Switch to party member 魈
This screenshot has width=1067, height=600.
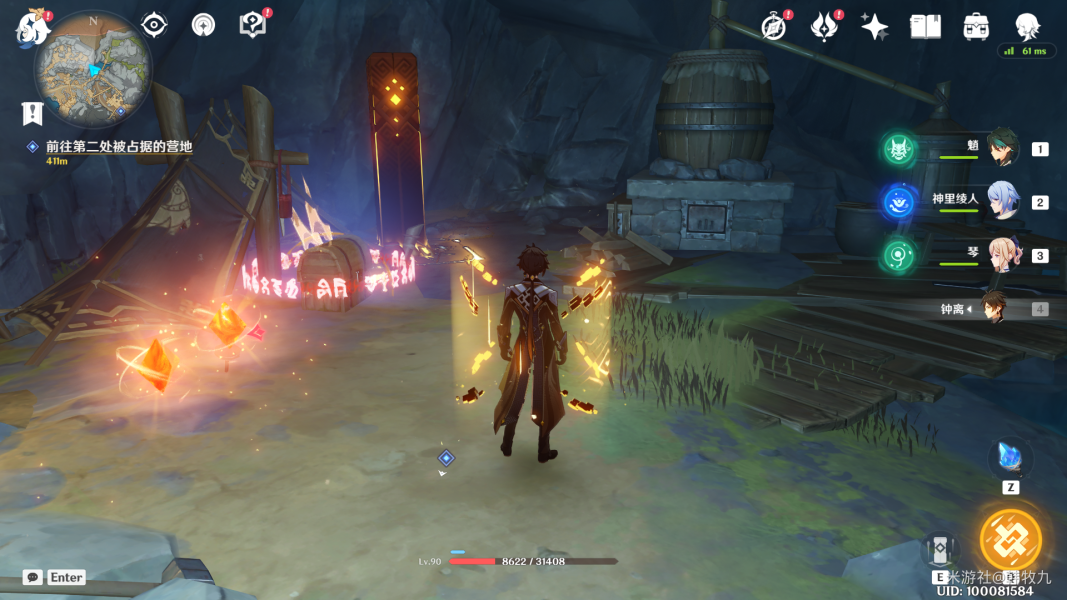[x=1002, y=148]
